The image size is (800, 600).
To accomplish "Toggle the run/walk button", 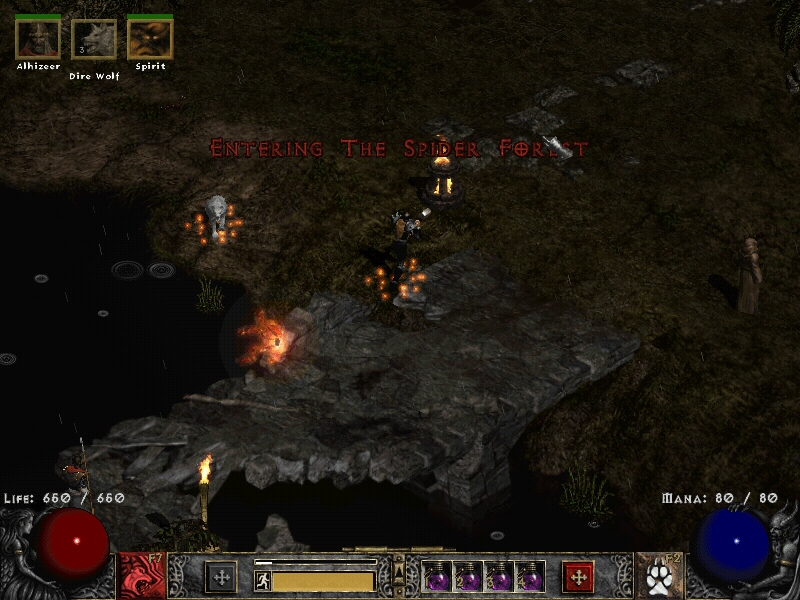I will click(263, 581).
